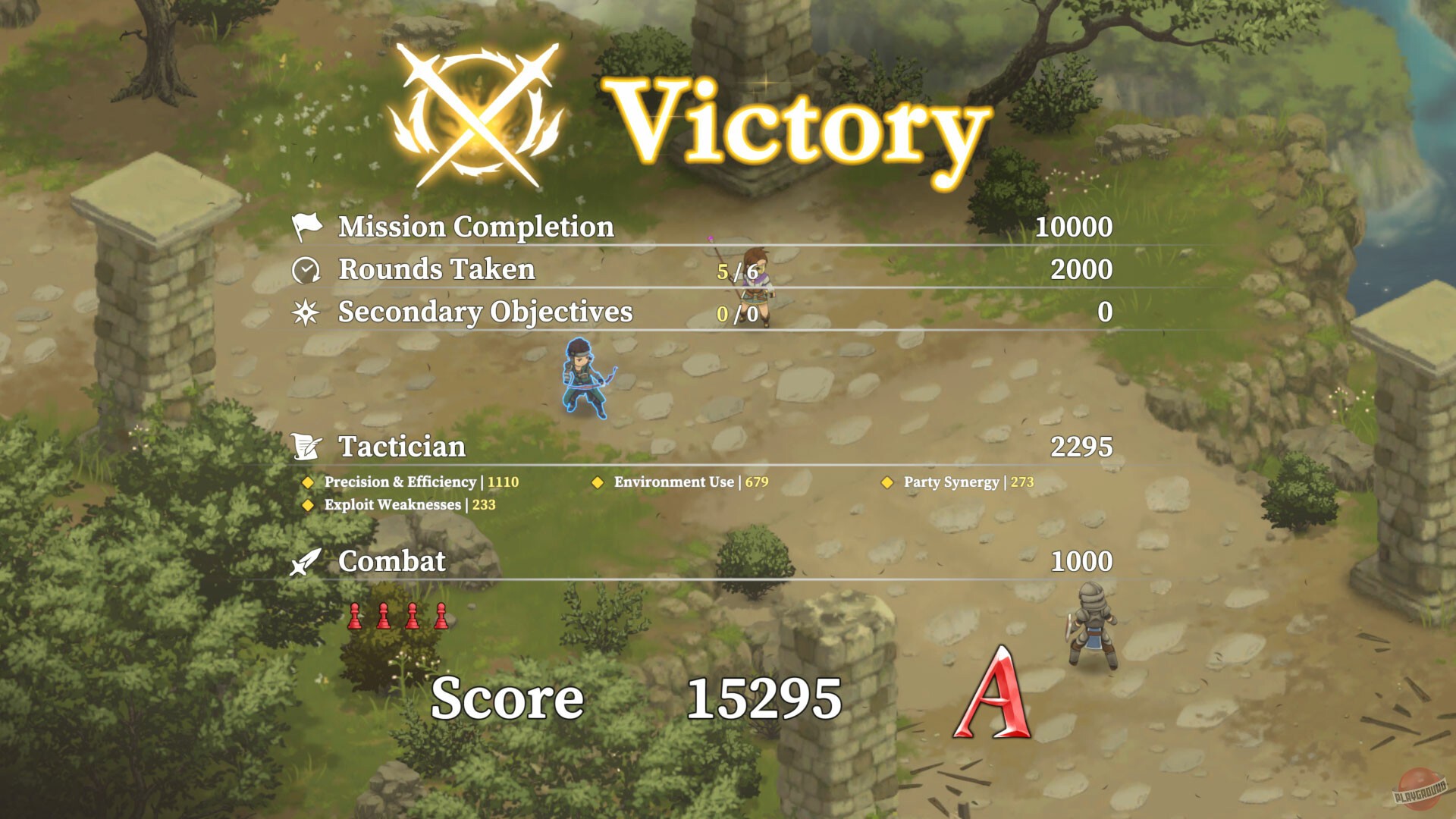
Task: Select the Combat crossed-swords icon
Action: click(x=306, y=562)
